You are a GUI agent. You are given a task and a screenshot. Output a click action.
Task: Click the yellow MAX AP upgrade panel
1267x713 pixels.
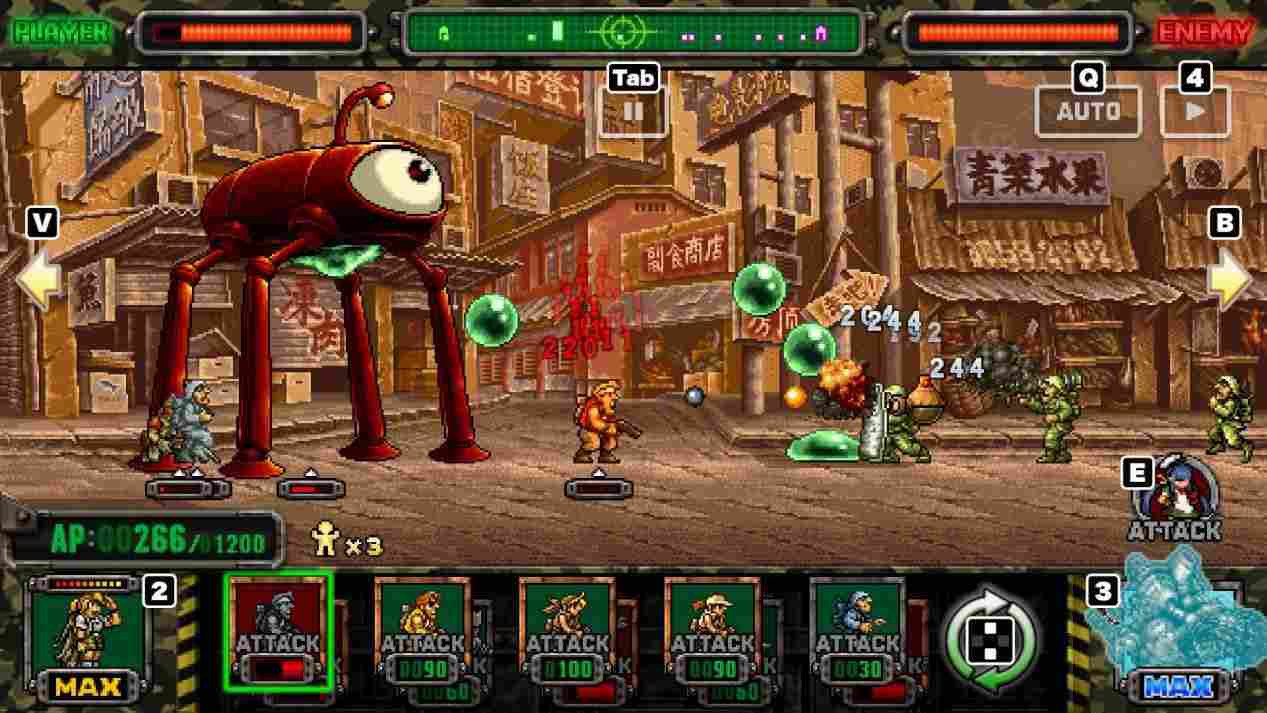[88, 636]
